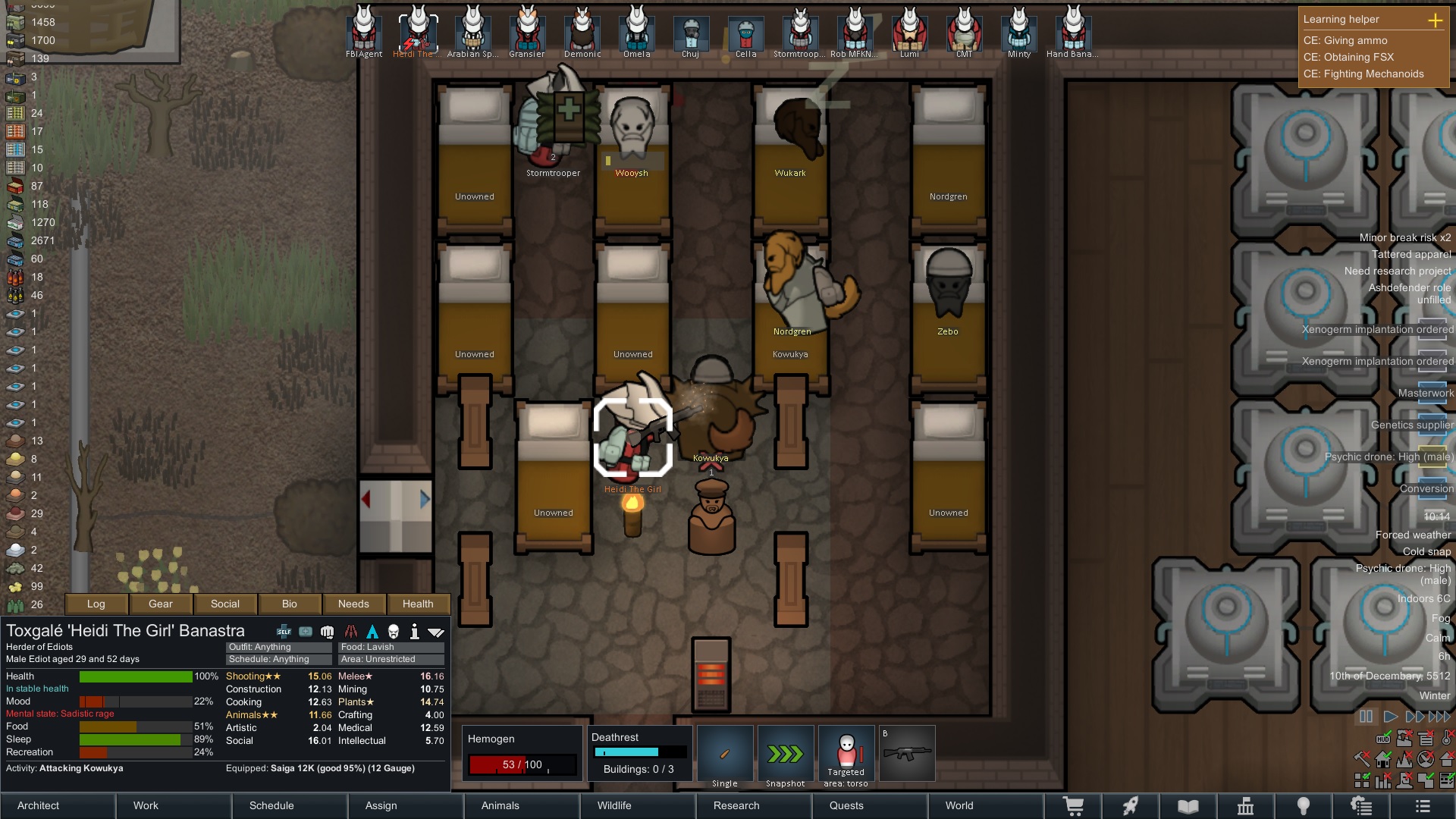Switch to the Health tab
1456x819 pixels.
(x=418, y=604)
